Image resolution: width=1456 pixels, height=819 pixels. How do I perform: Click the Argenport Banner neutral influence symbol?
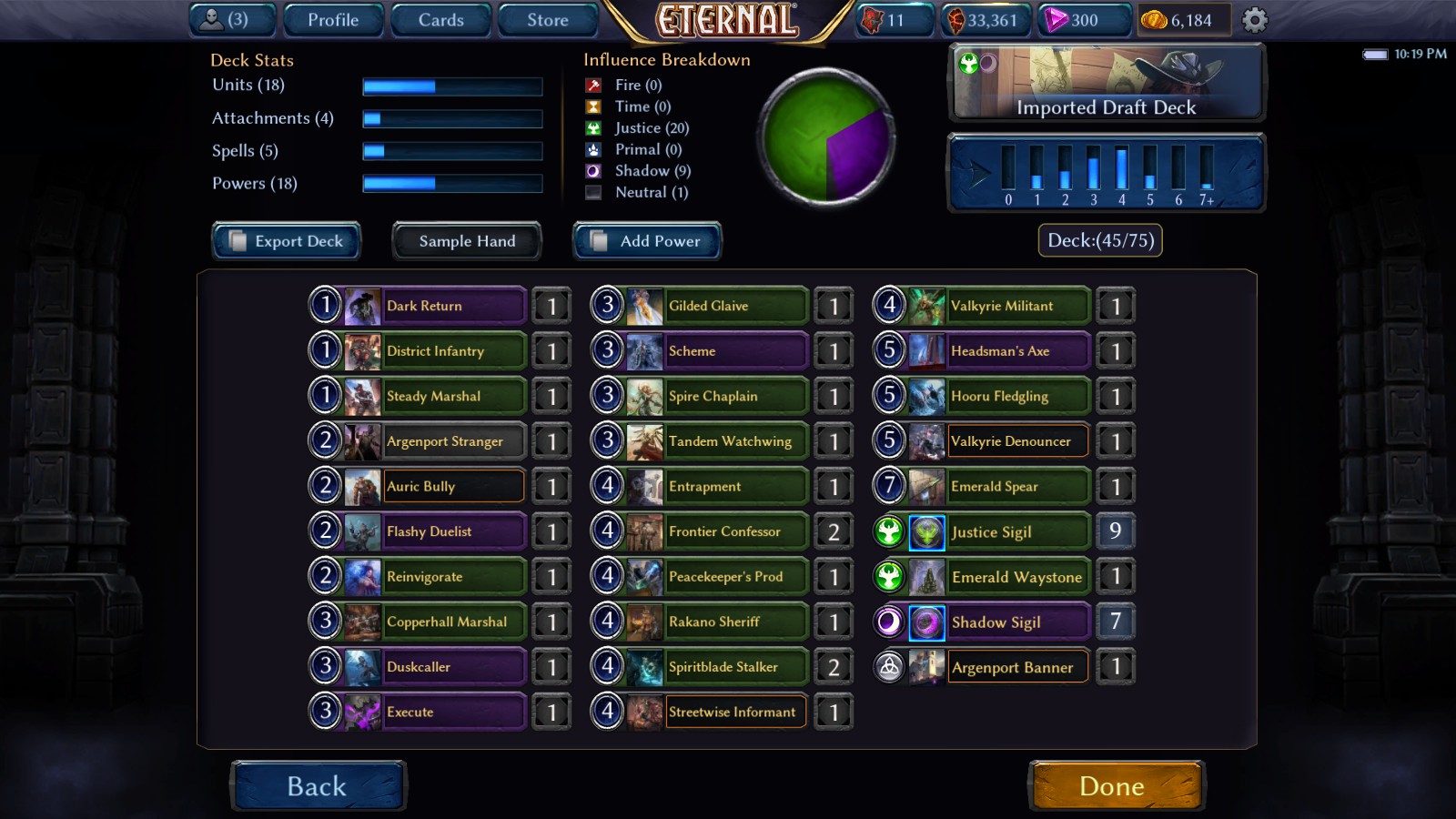(x=889, y=667)
